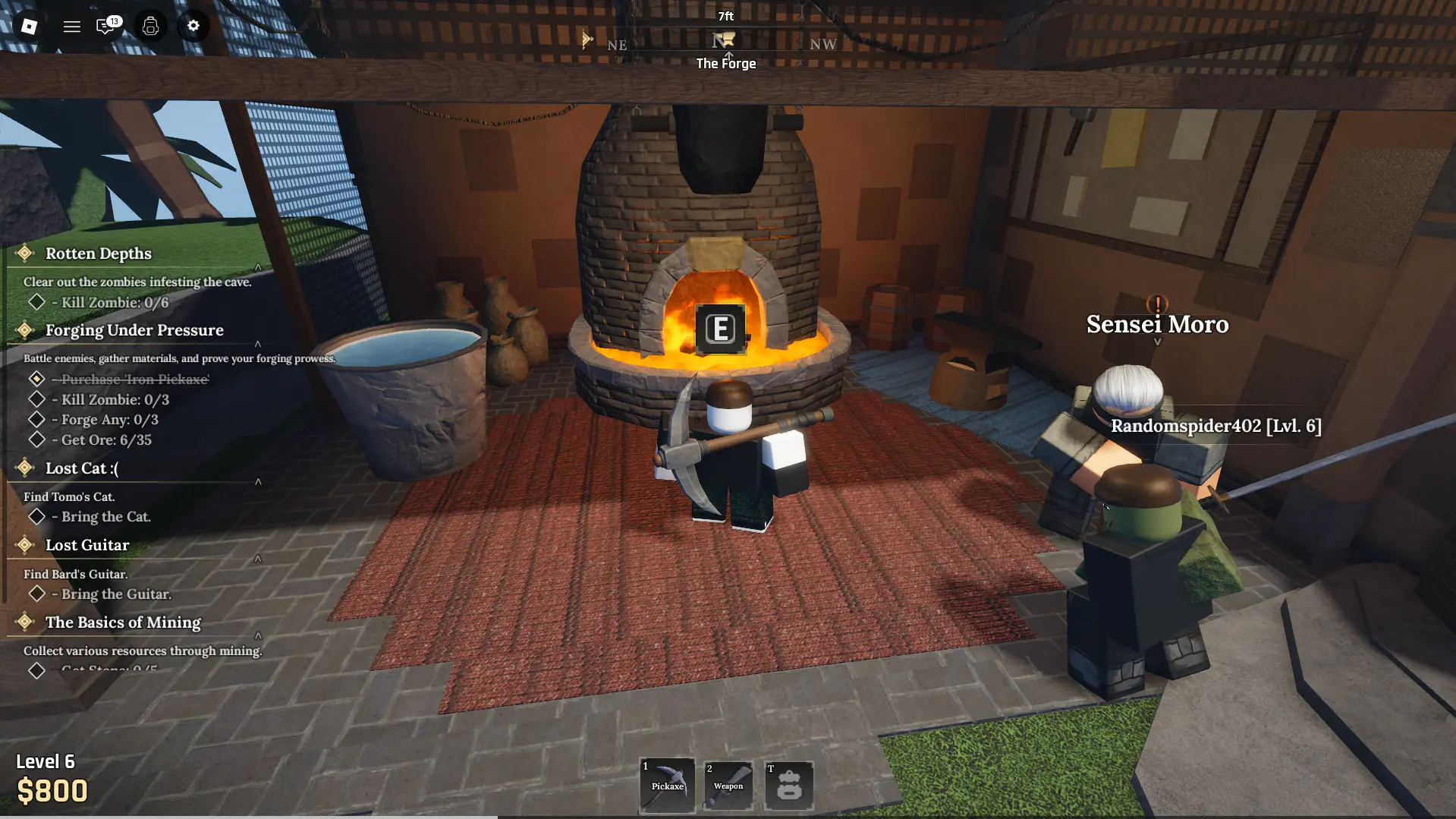Viewport: 1456px width, 819px height.
Task: Select the Pickaxe in hotbar slot 1
Action: (x=667, y=785)
